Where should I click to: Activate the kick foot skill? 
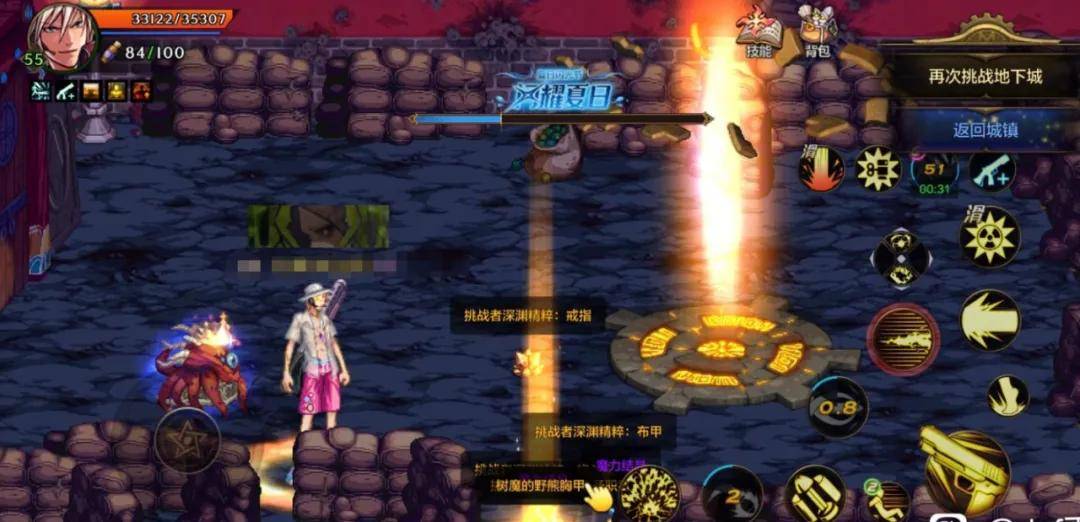(x=1007, y=396)
